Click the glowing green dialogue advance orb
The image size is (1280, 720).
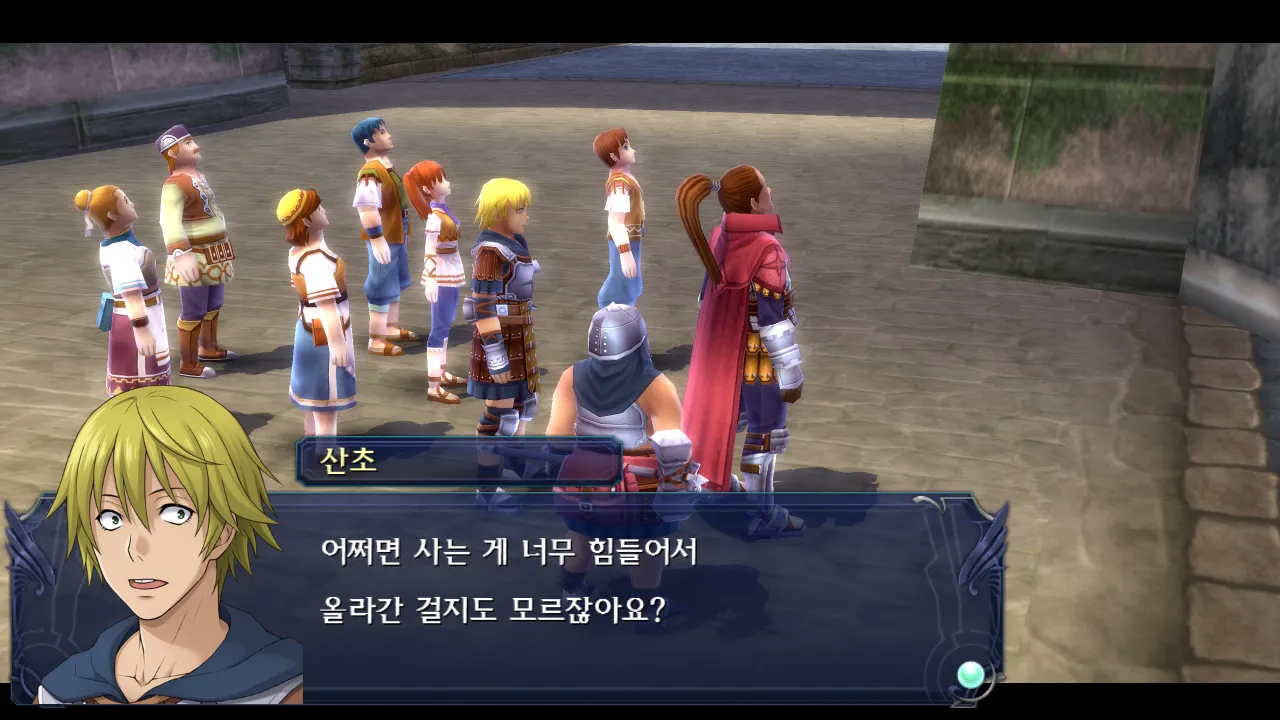(x=970, y=675)
